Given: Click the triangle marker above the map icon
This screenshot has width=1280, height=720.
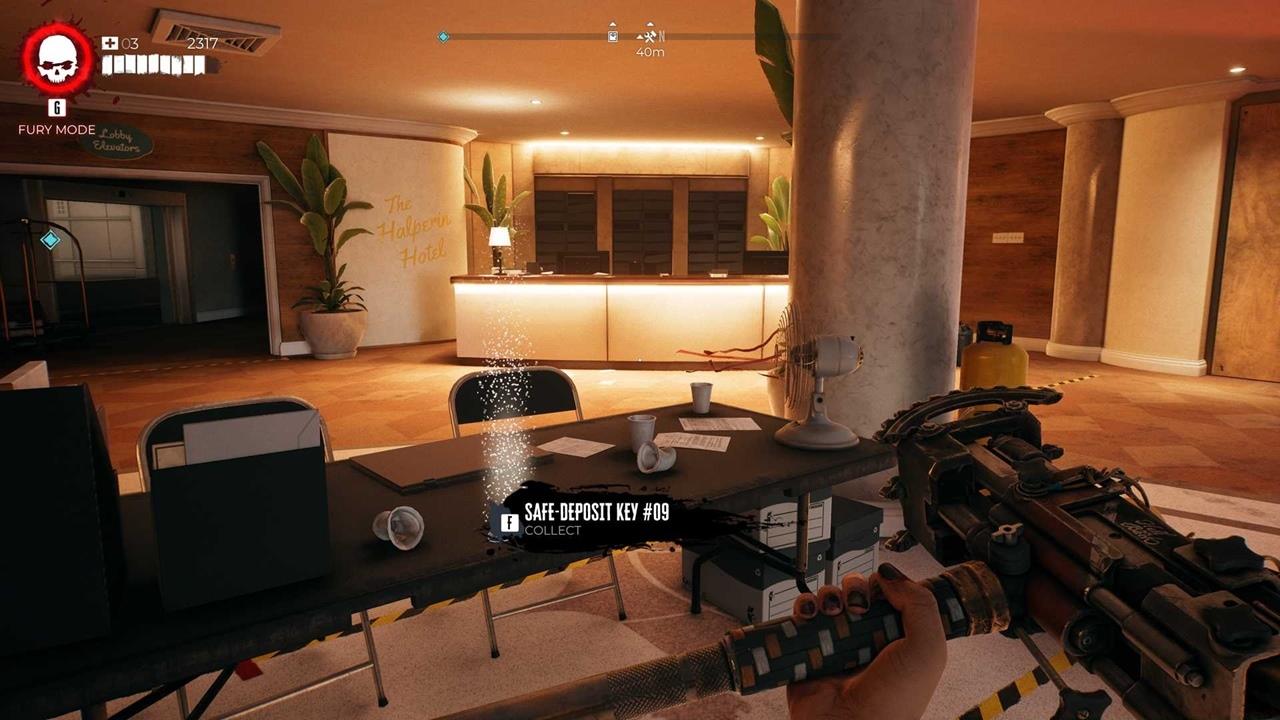Looking at the screenshot, I should pos(612,24).
